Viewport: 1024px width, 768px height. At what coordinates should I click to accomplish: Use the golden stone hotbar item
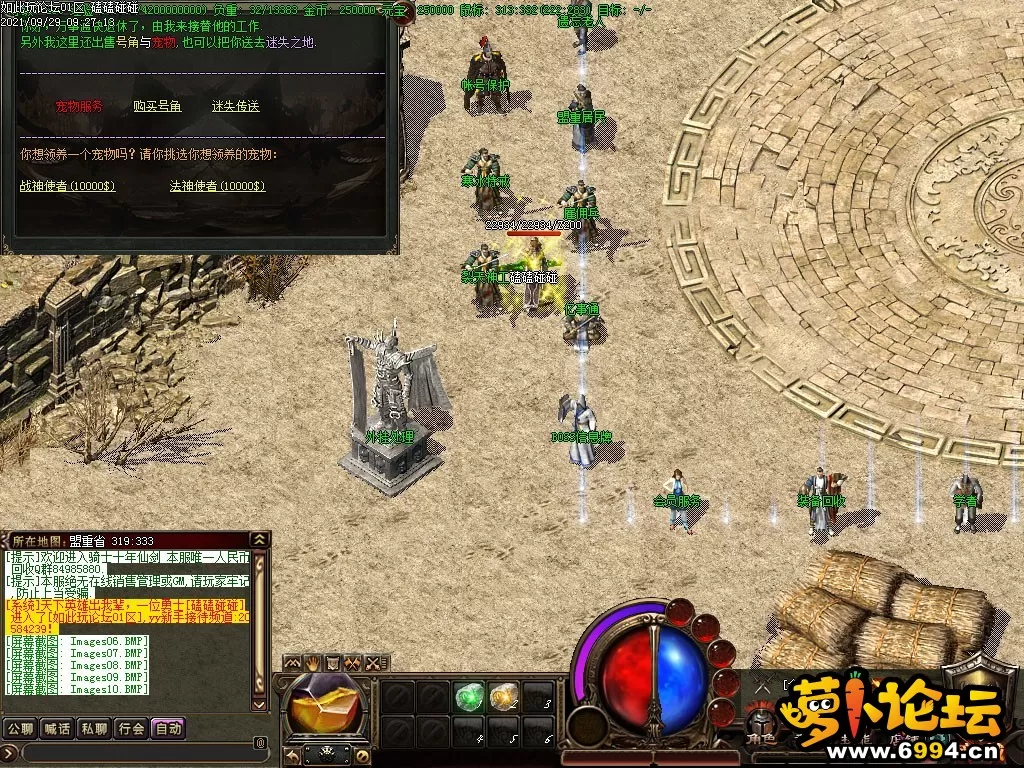[503, 697]
